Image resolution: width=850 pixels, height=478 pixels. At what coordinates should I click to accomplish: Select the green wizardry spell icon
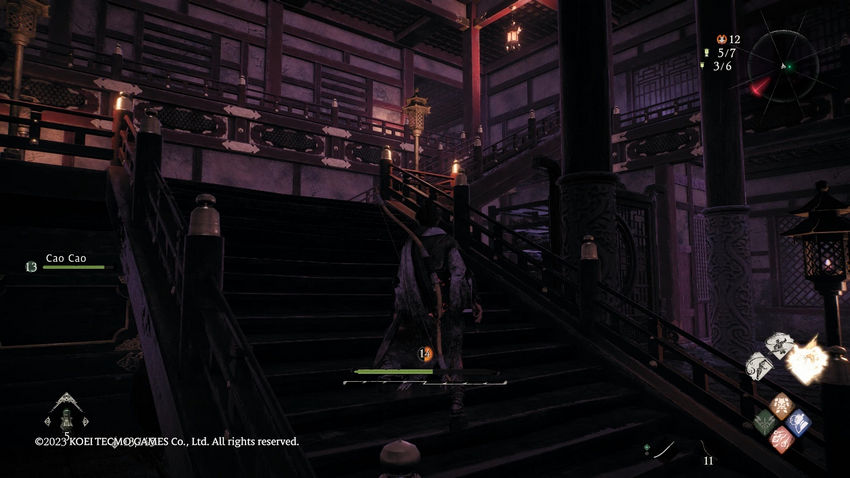click(765, 422)
